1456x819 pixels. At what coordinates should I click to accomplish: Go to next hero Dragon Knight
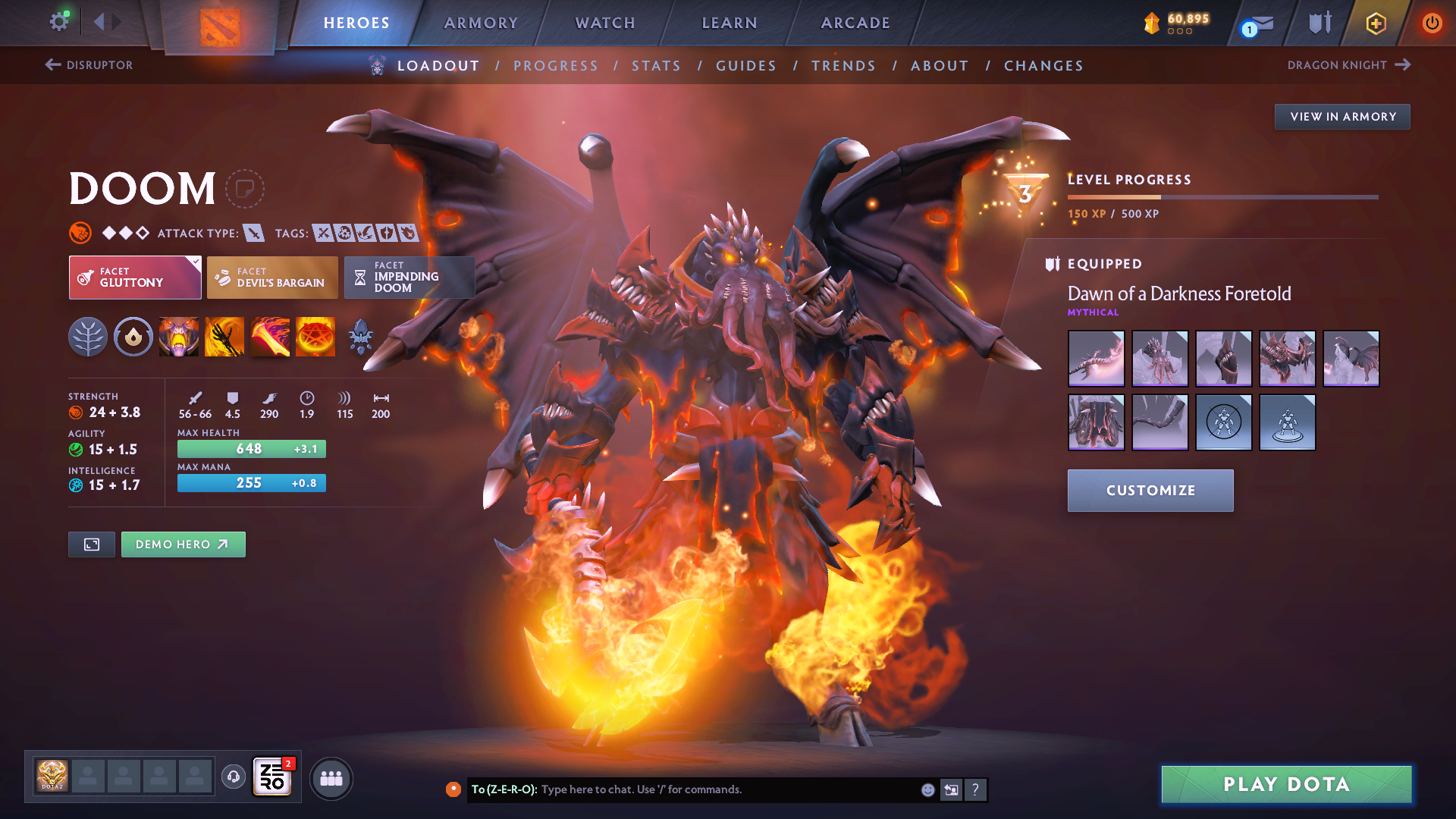click(1348, 65)
